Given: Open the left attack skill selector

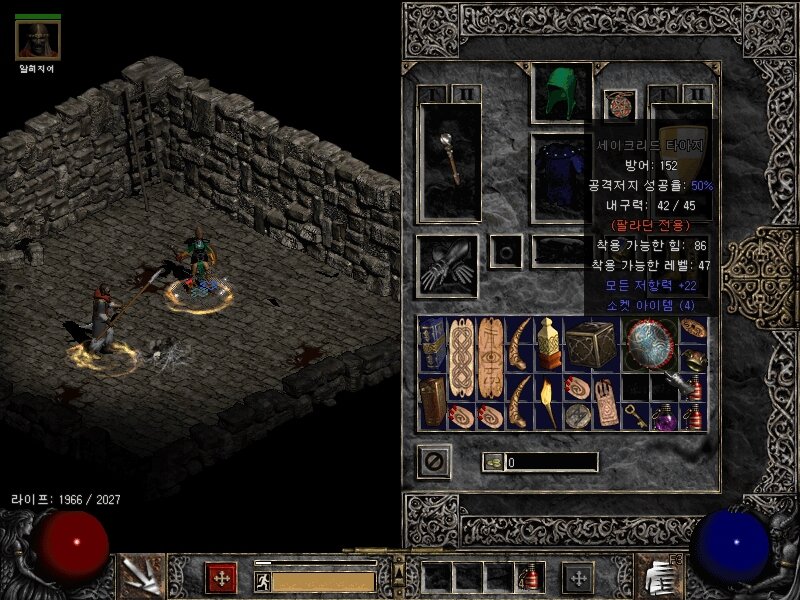Looking at the screenshot, I should coord(140,576).
